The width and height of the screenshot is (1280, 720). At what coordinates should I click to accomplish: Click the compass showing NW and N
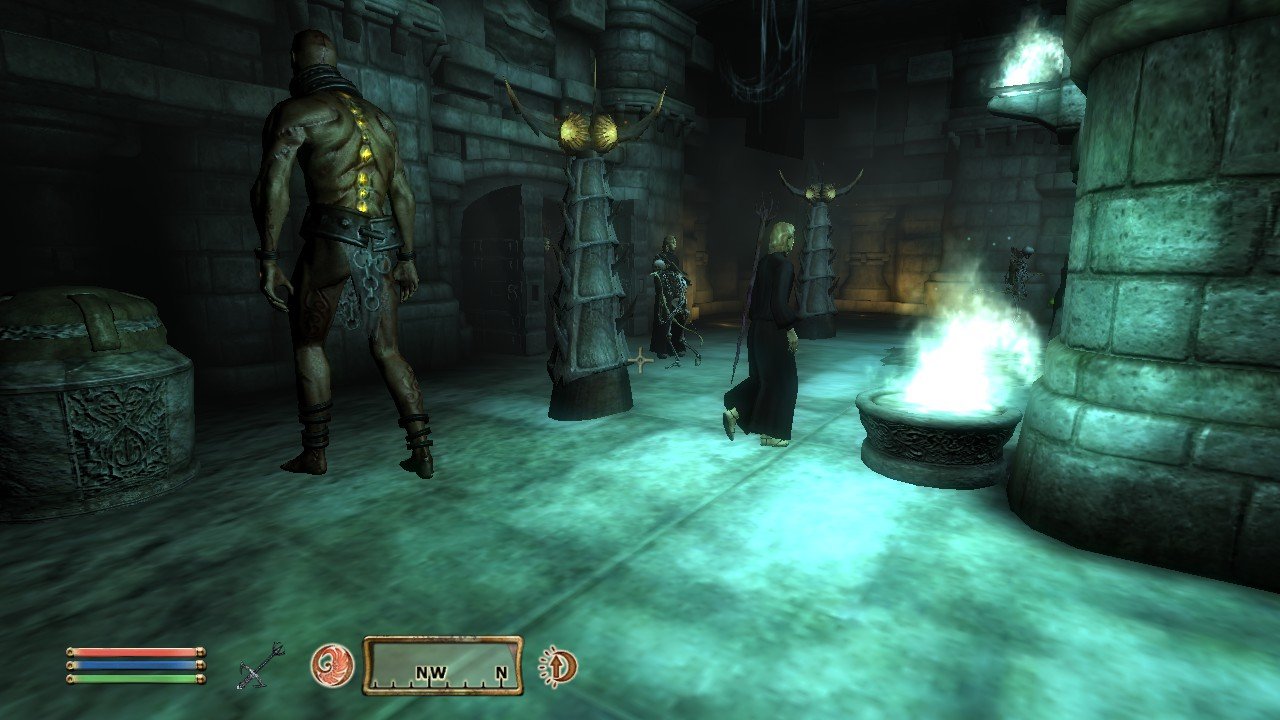tap(442, 666)
